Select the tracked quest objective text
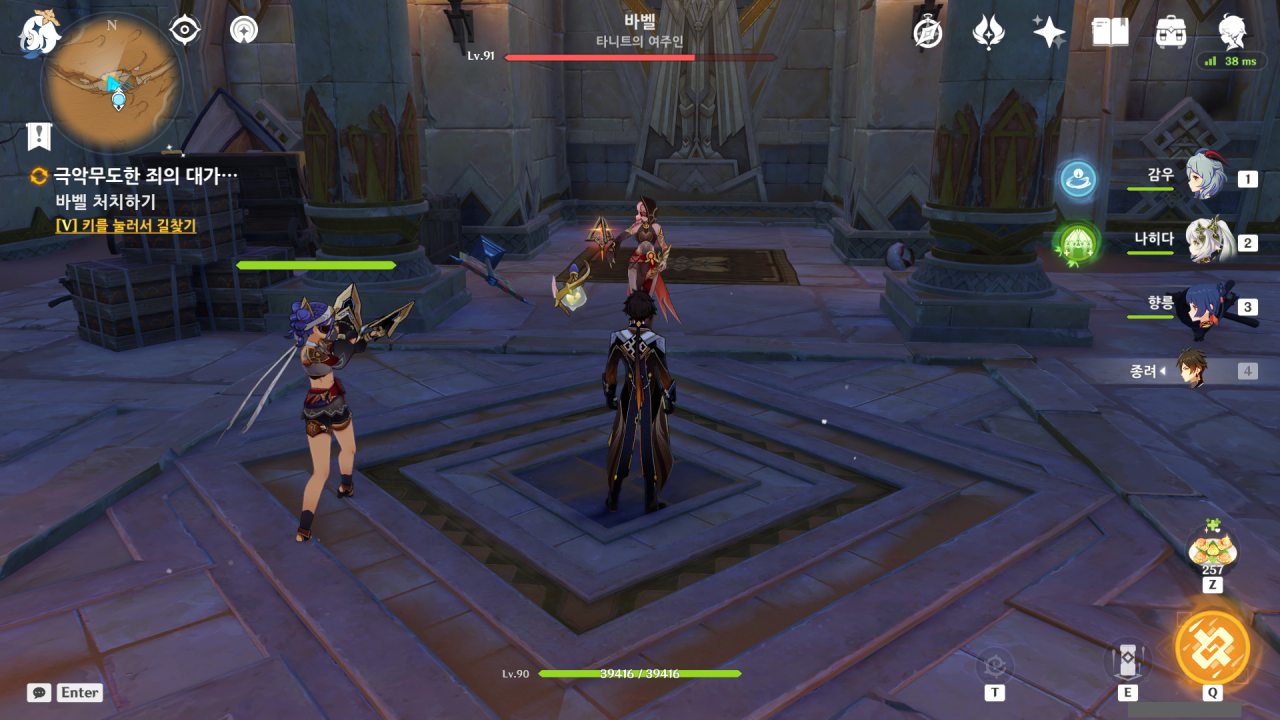 [145, 177]
